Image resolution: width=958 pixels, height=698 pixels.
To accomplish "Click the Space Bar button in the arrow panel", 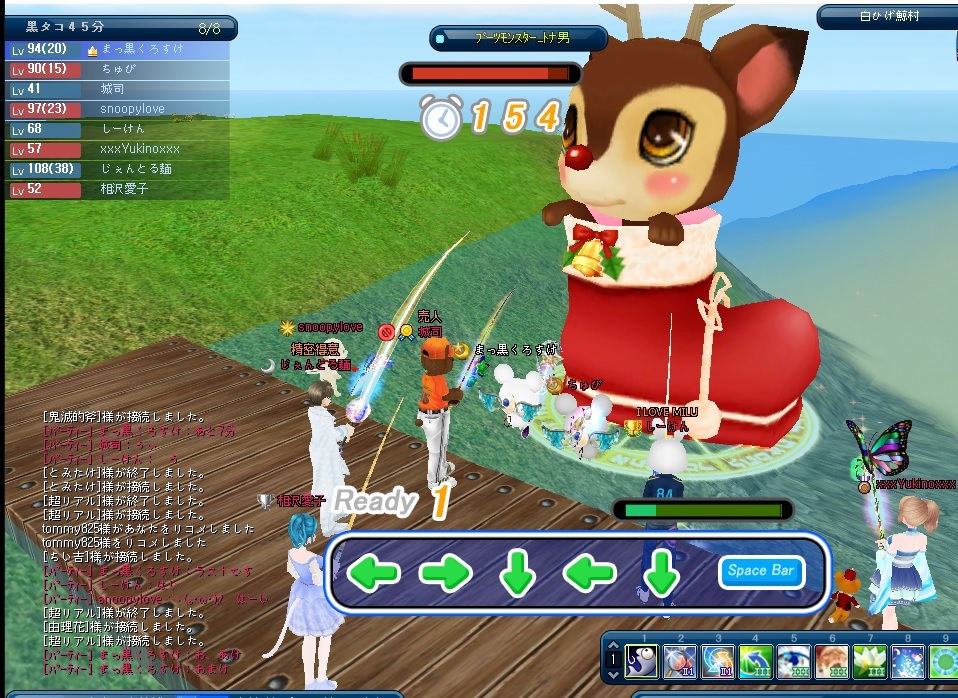I will tap(761, 571).
